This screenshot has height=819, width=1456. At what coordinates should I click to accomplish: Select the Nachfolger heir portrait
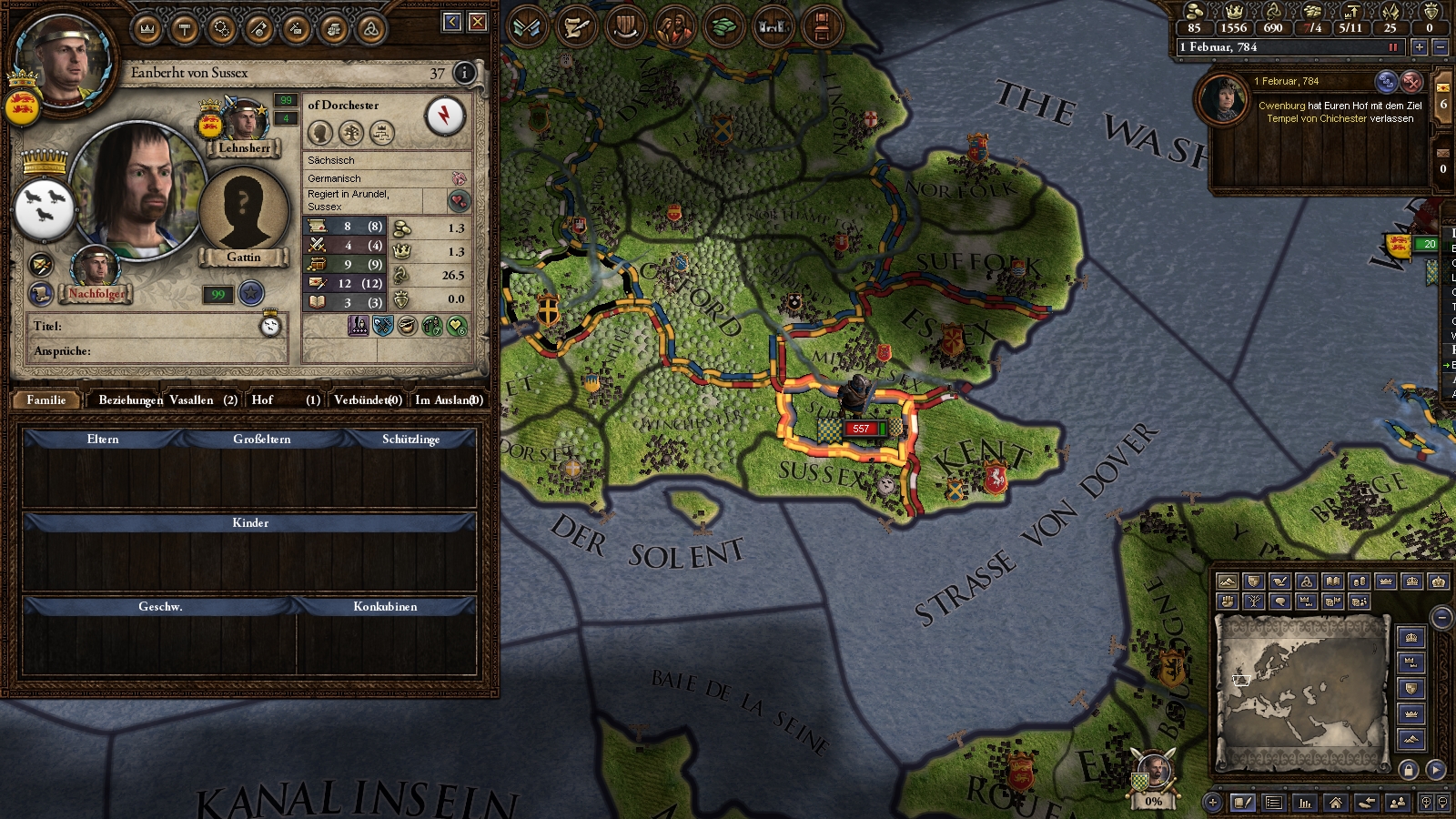pyautogui.click(x=95, y=268)
